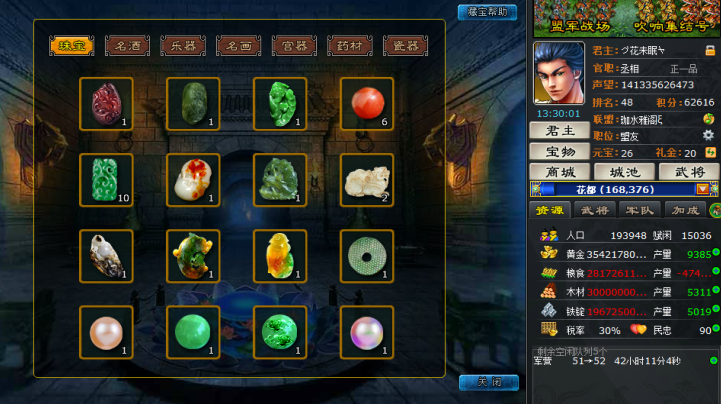The image size is (721, 404).
Task: Open the 藏宝帮助 treasure help button
Action: tap(487, 12)
